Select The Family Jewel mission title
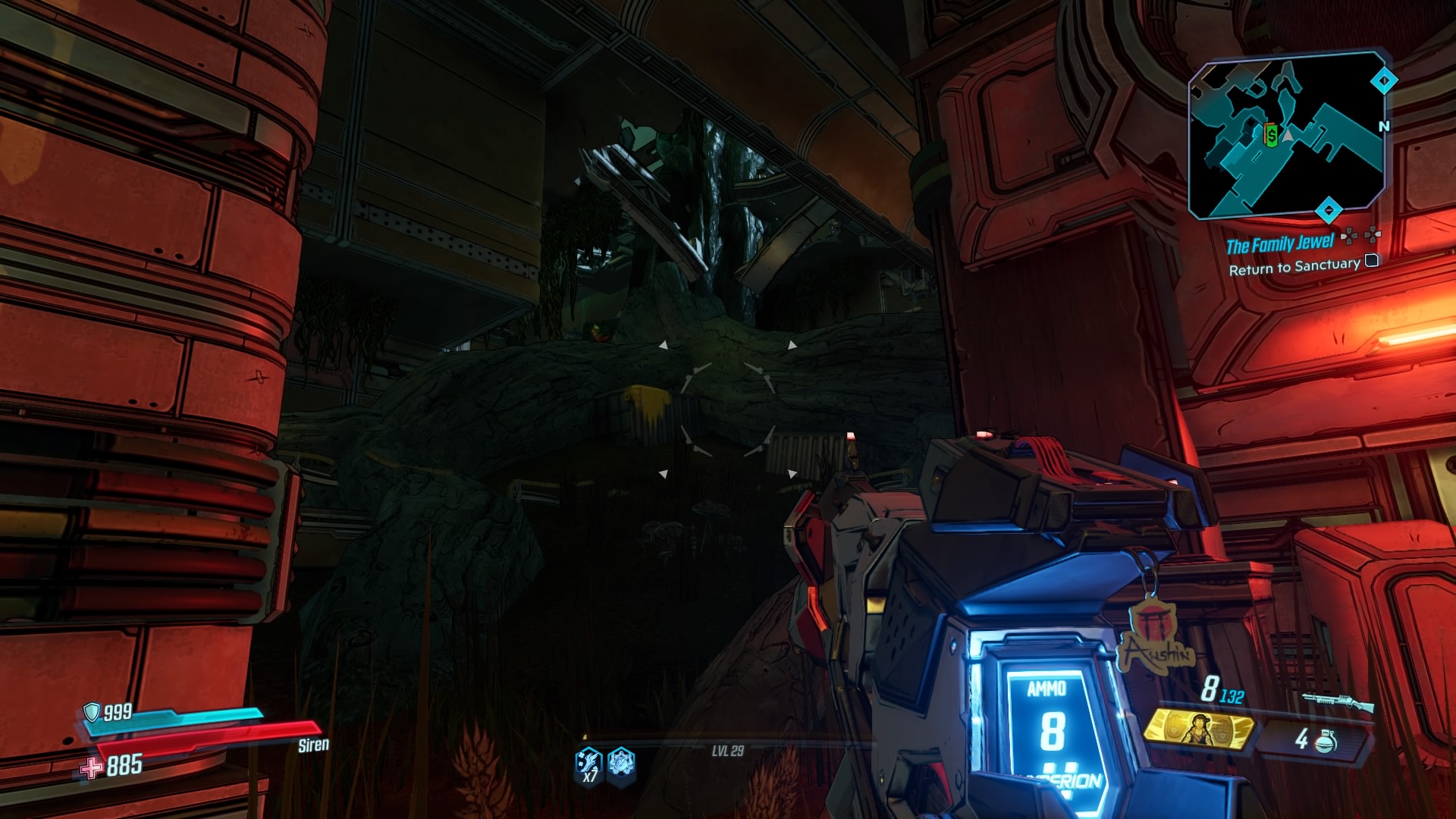Screen dimensions: 1456x819 (1281, 244)
